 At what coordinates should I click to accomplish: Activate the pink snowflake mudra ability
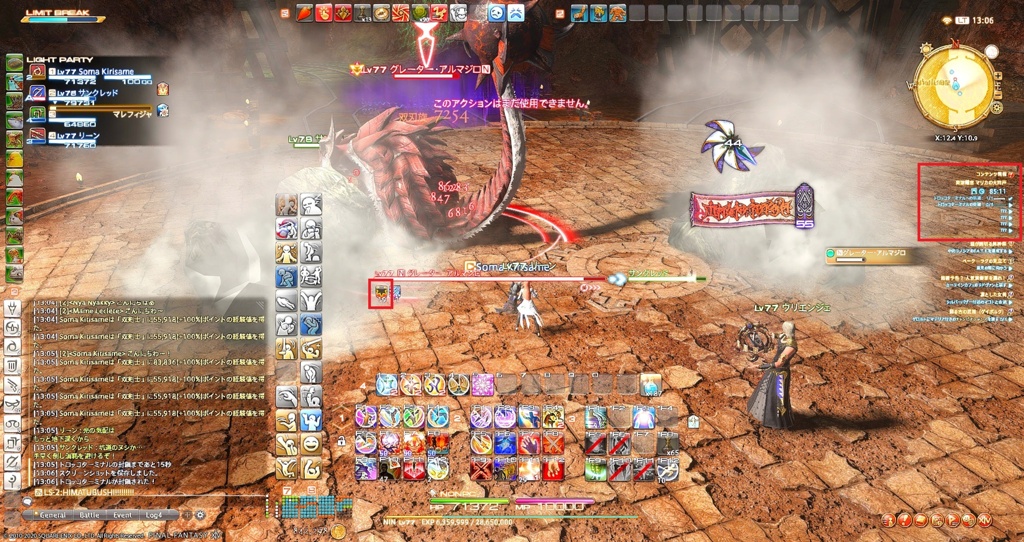(483, 385)
